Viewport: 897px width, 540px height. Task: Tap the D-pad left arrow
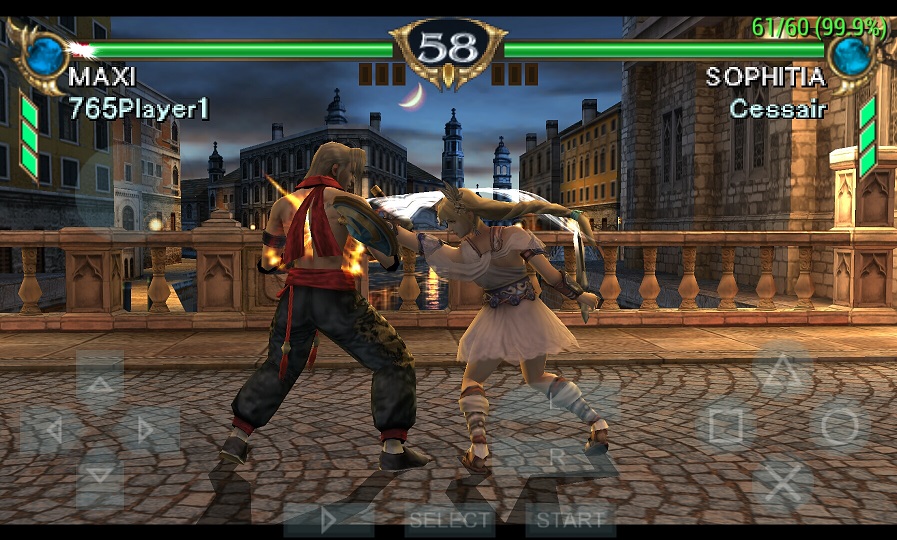pyautogui.click(x=52, y=431)
